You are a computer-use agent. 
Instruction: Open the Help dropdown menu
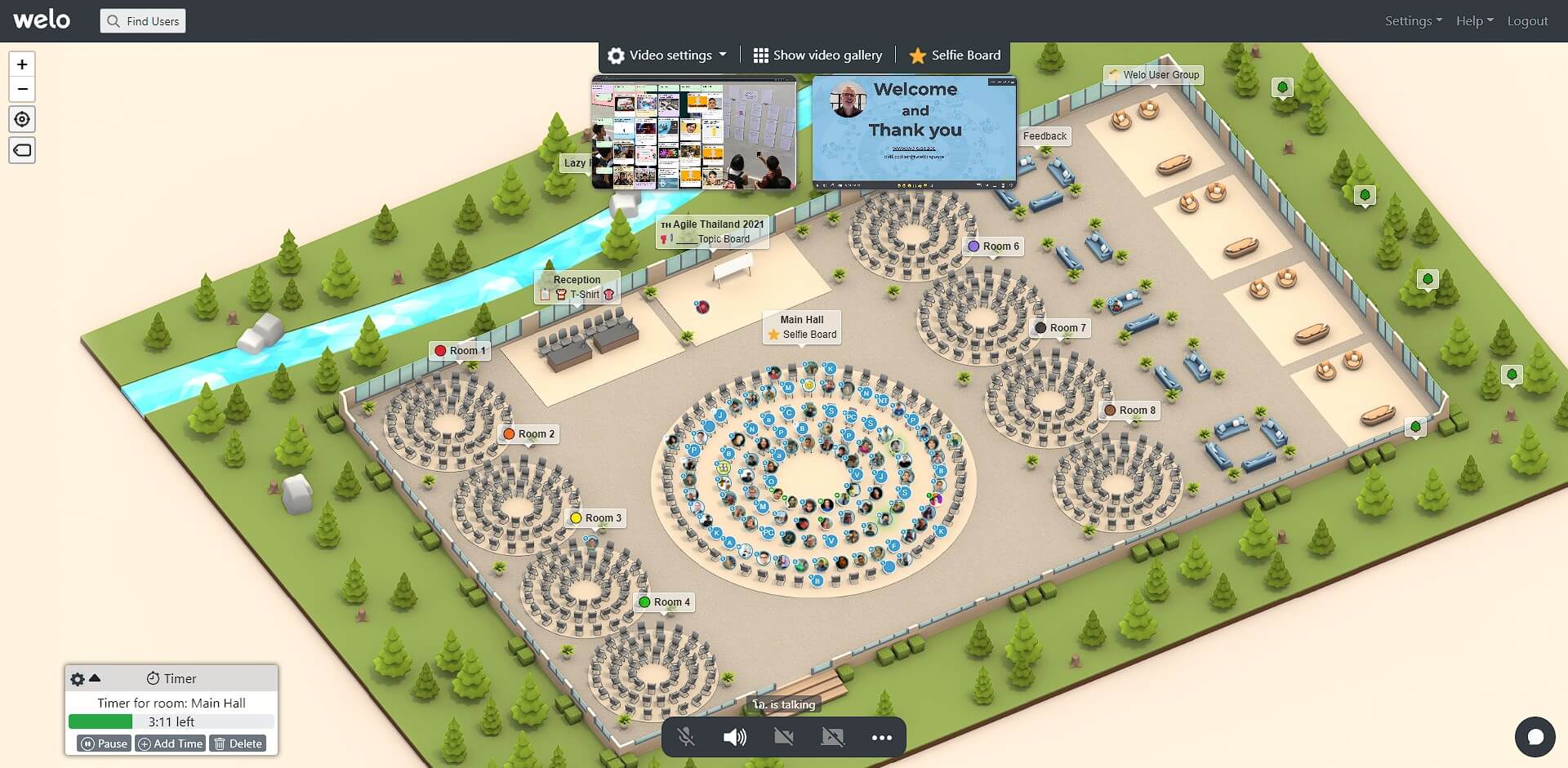pyautogui.click(x=1474, y=21)
